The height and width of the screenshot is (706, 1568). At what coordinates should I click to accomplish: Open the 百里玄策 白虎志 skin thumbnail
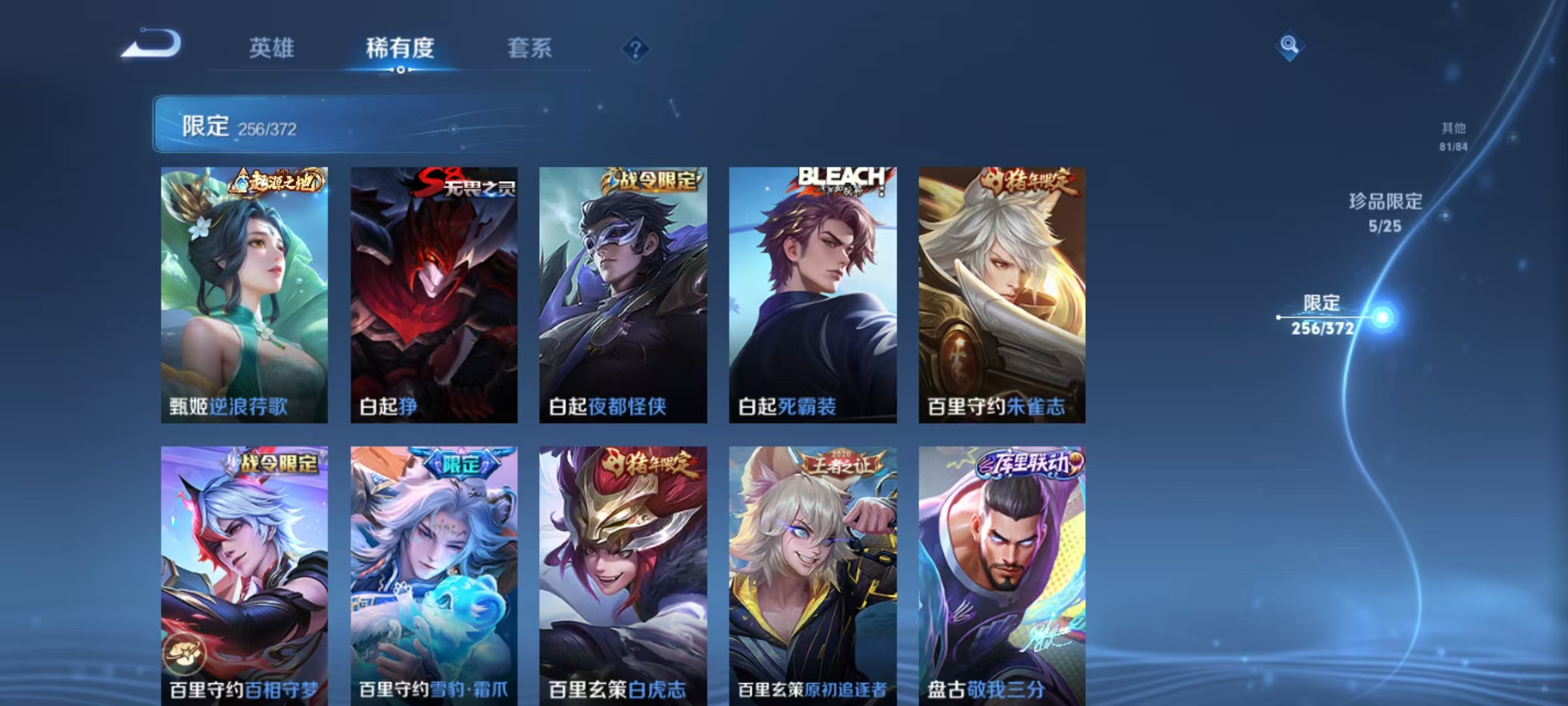[624, 575]
